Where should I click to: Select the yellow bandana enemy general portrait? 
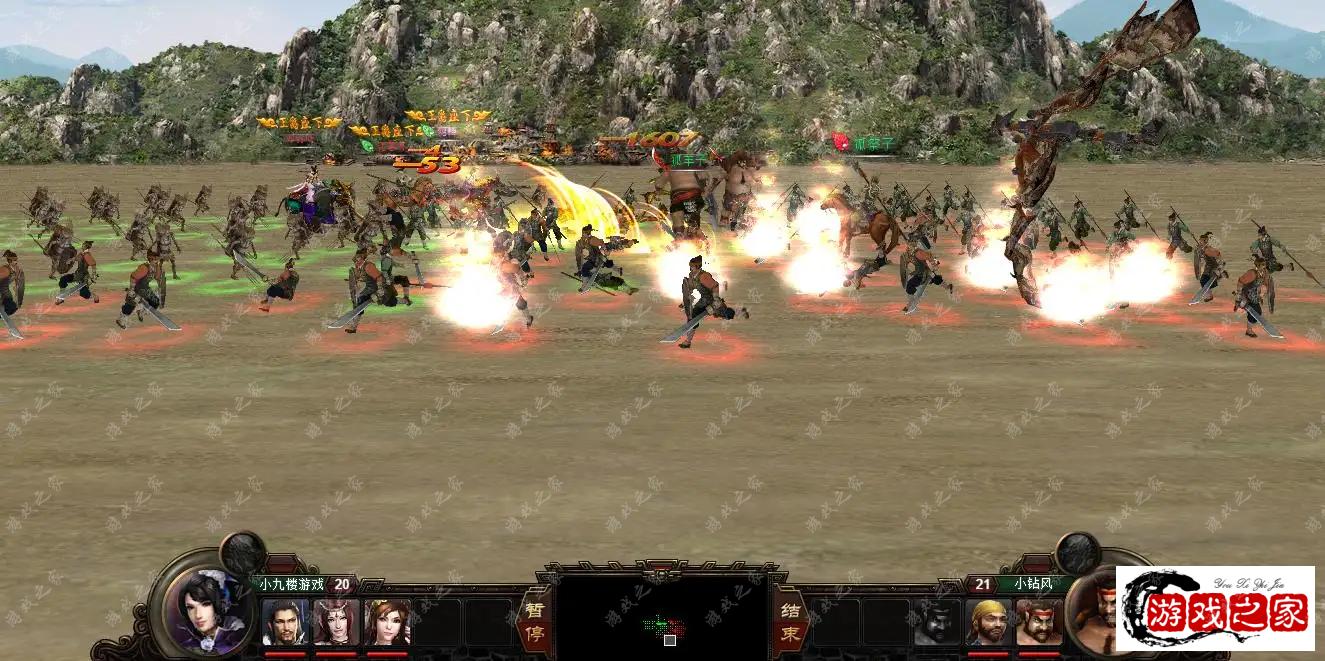(x=988, y=622)
